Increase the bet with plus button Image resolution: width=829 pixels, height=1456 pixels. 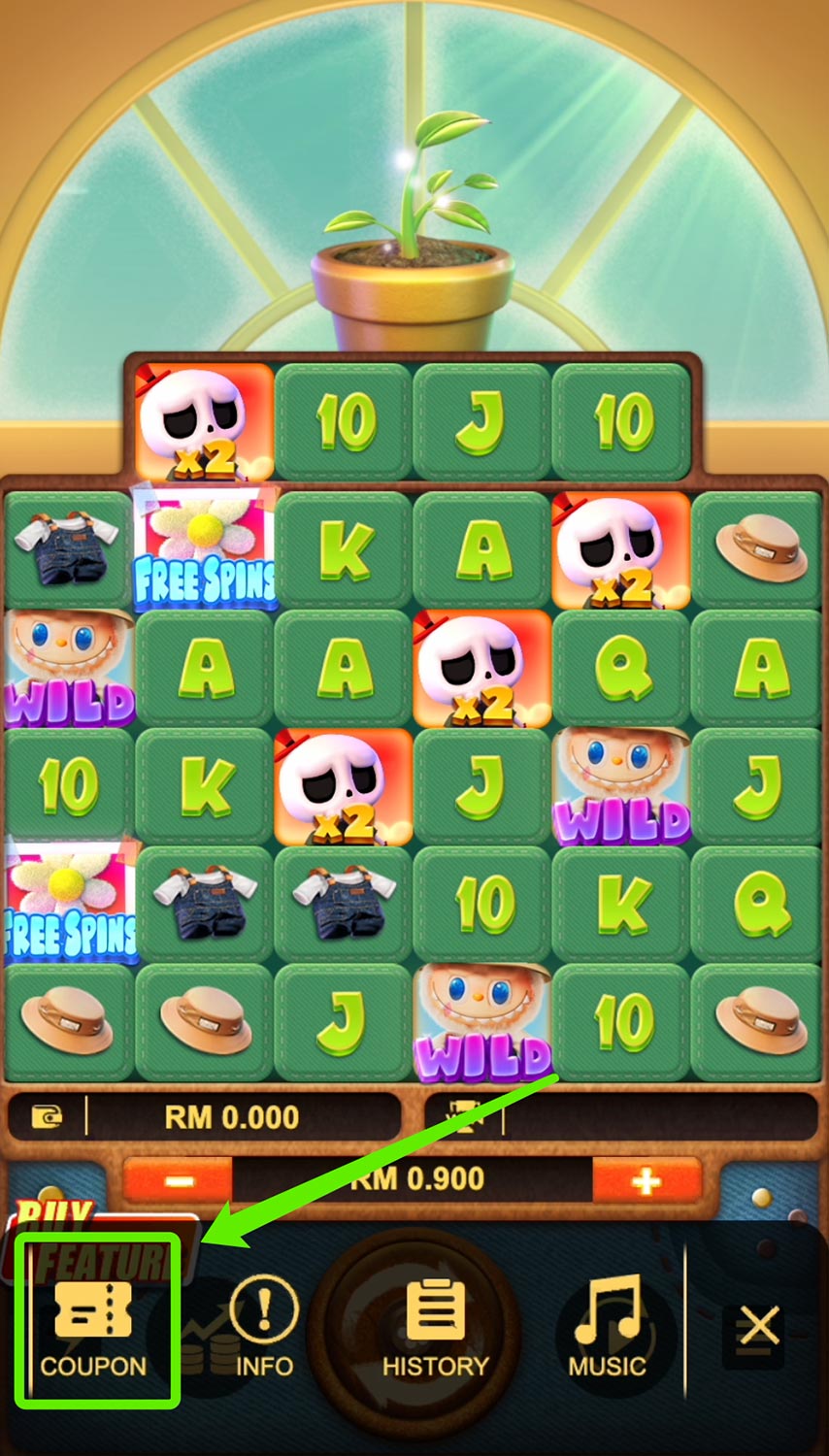click(x=647, y=1181)
